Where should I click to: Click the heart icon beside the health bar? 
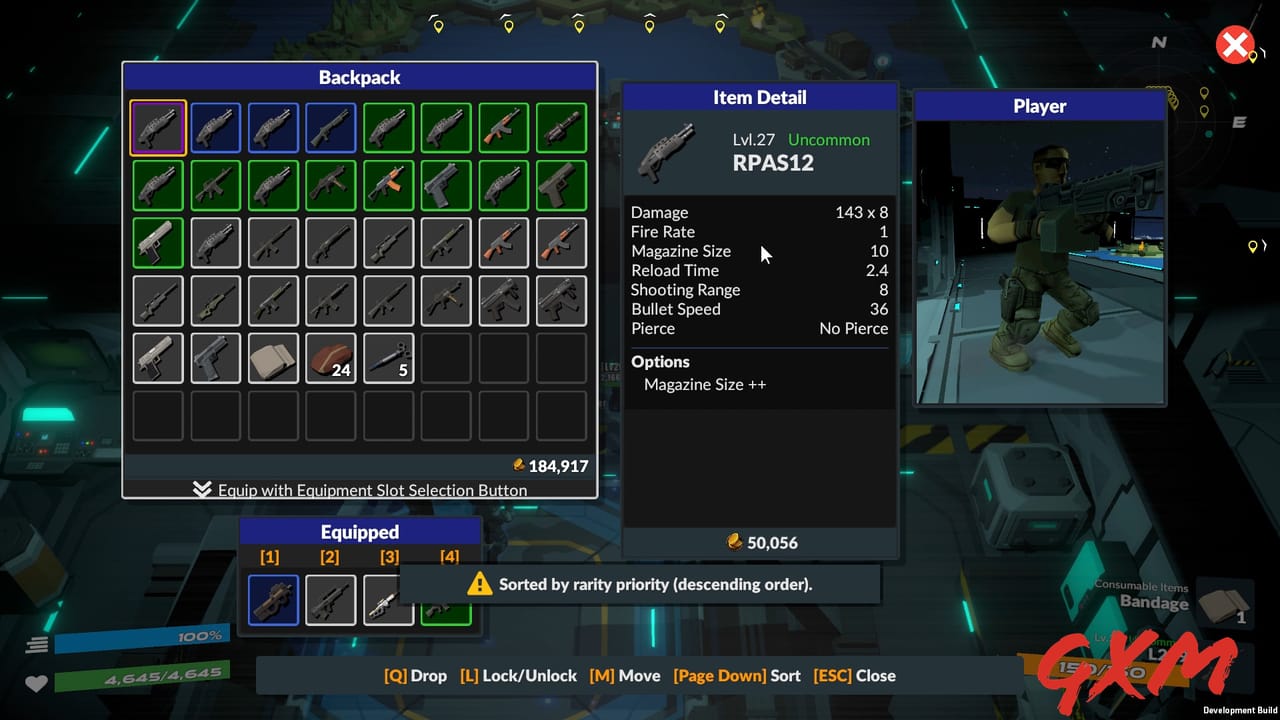pyautogui.click(x=37, y=684)
